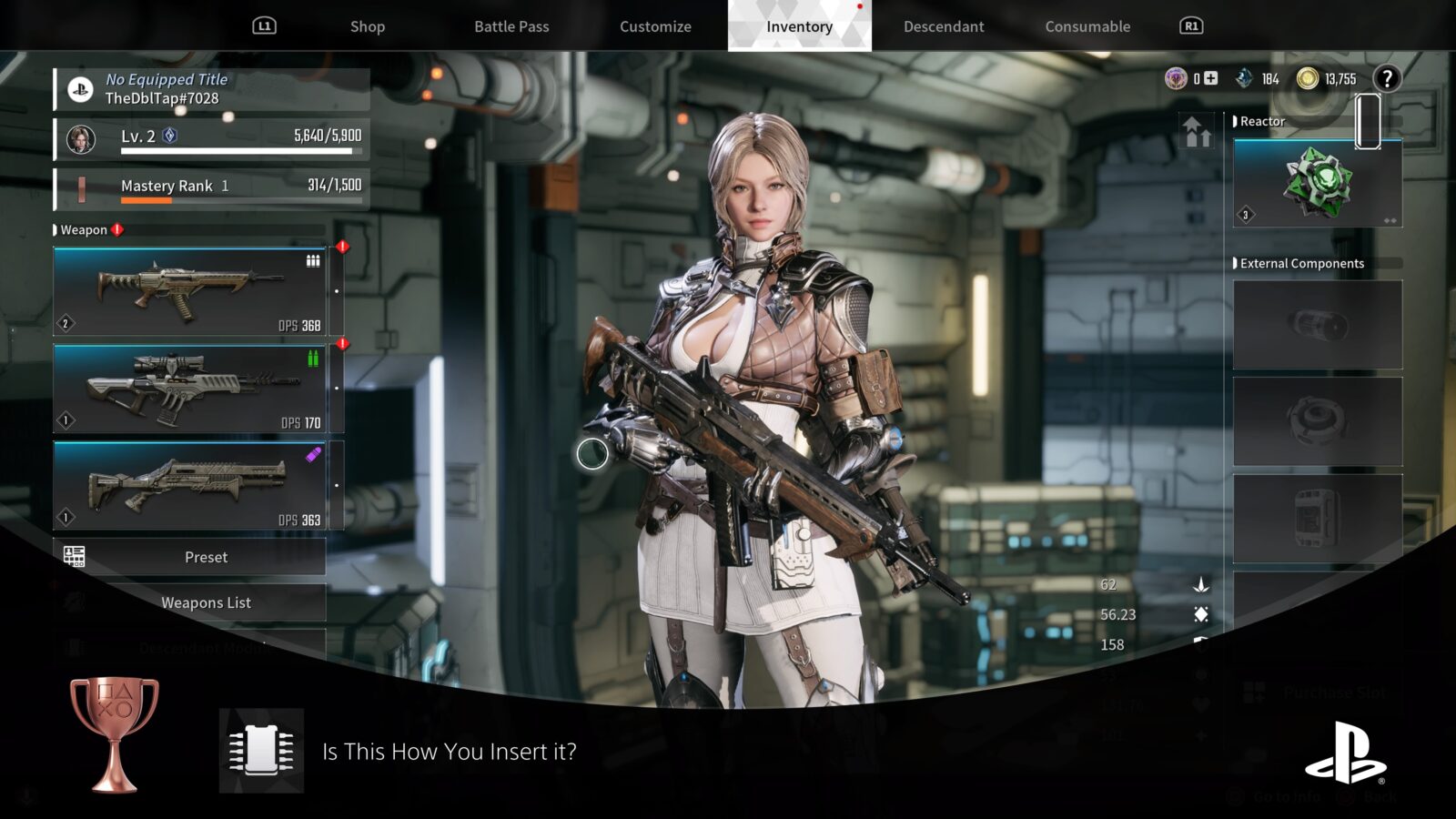Switch to the Battle Pass tab
Viewport: 1456px width, 819px height.
click(511, 26)
